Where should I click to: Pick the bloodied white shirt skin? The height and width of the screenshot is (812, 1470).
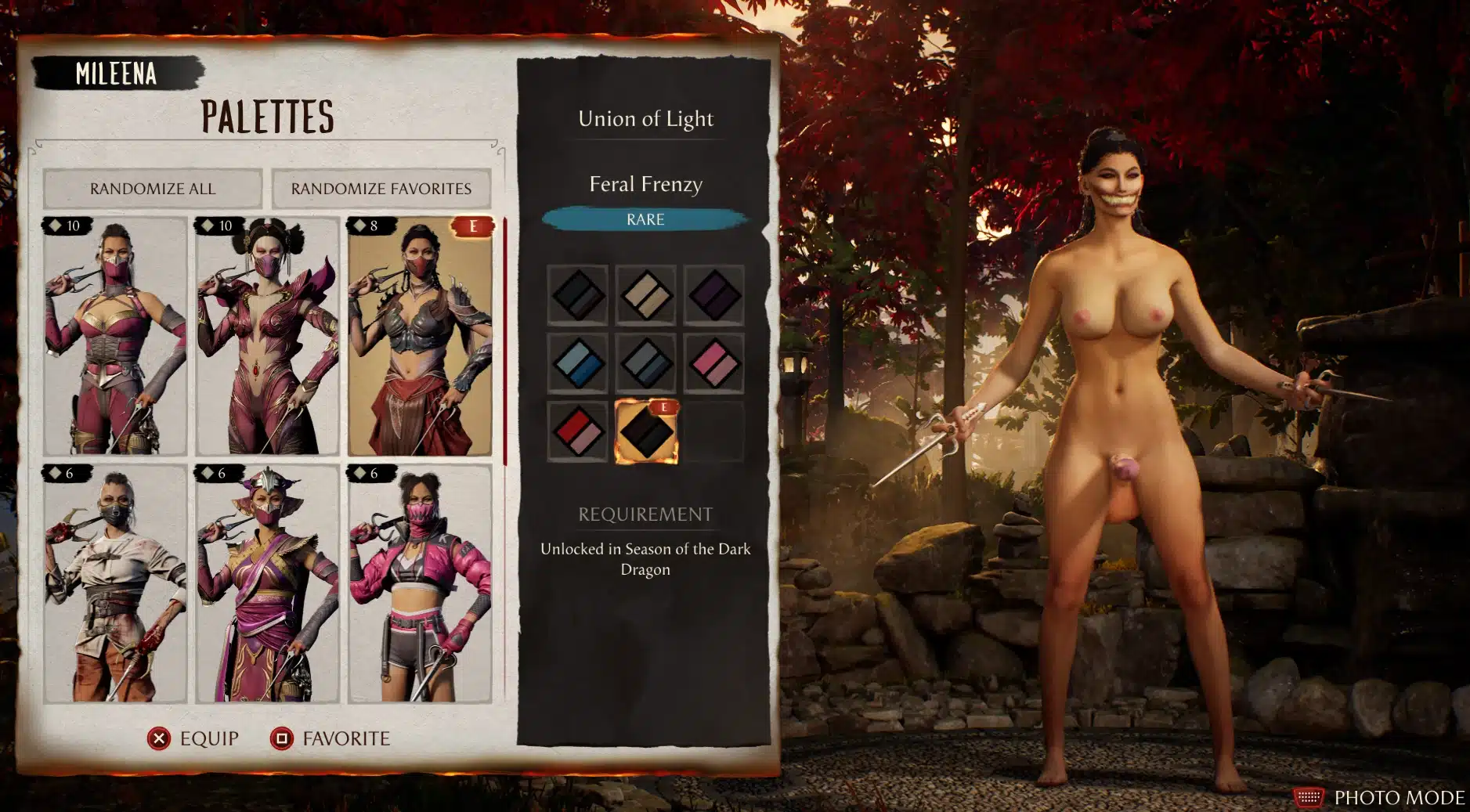coord(115,584)
